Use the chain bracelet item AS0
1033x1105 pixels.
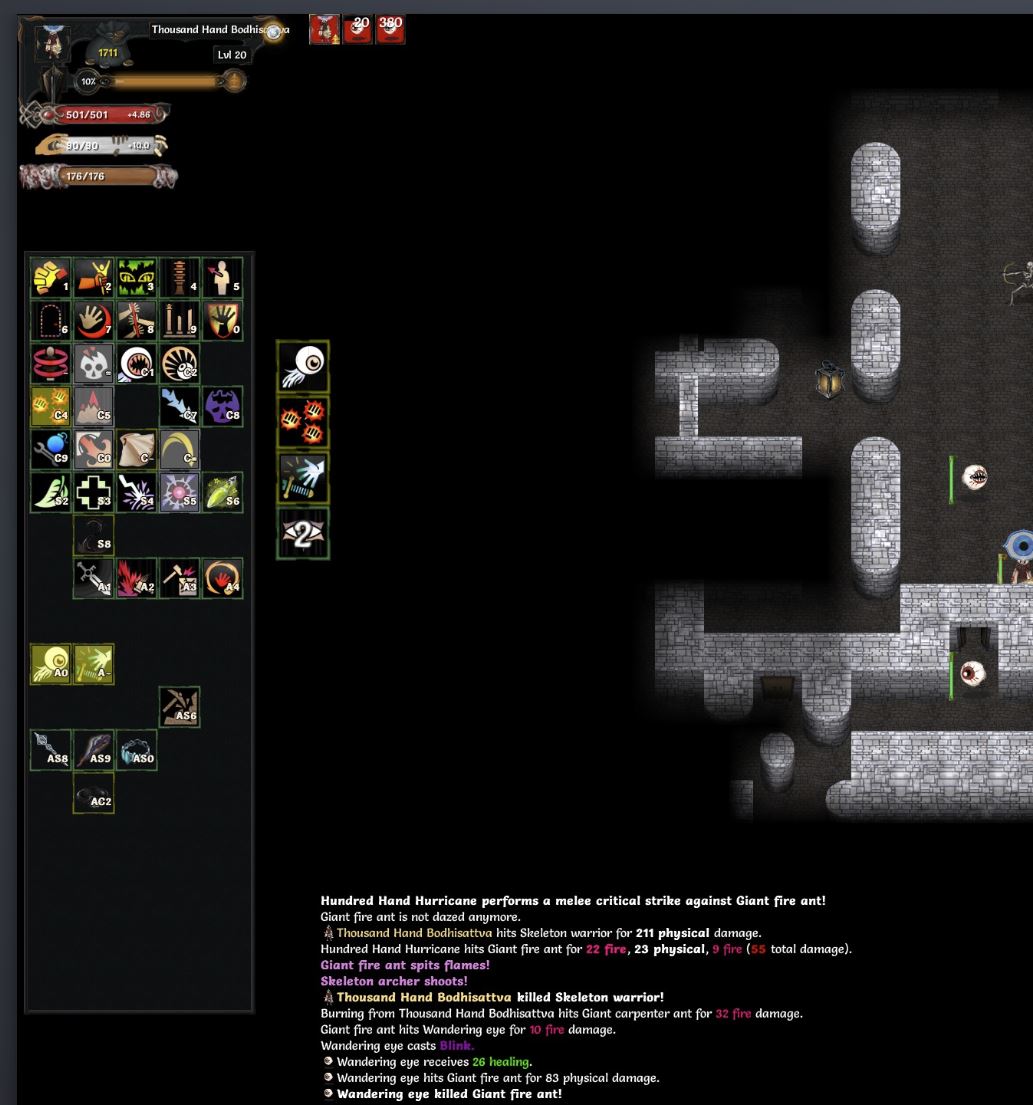pyautogui.click(x=136, y=750)
